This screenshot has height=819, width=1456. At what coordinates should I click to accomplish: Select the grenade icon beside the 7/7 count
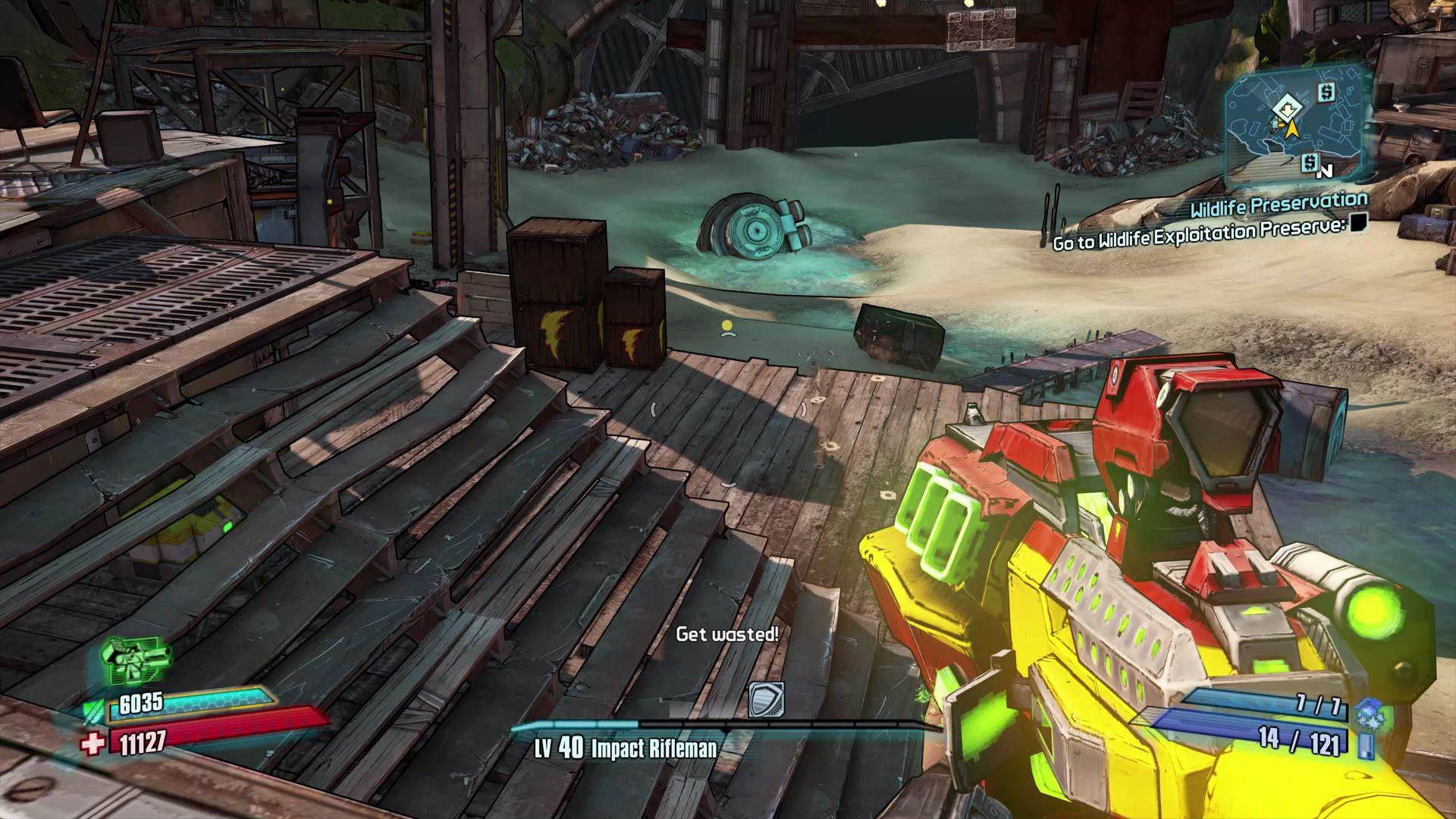coord(1370,714)
